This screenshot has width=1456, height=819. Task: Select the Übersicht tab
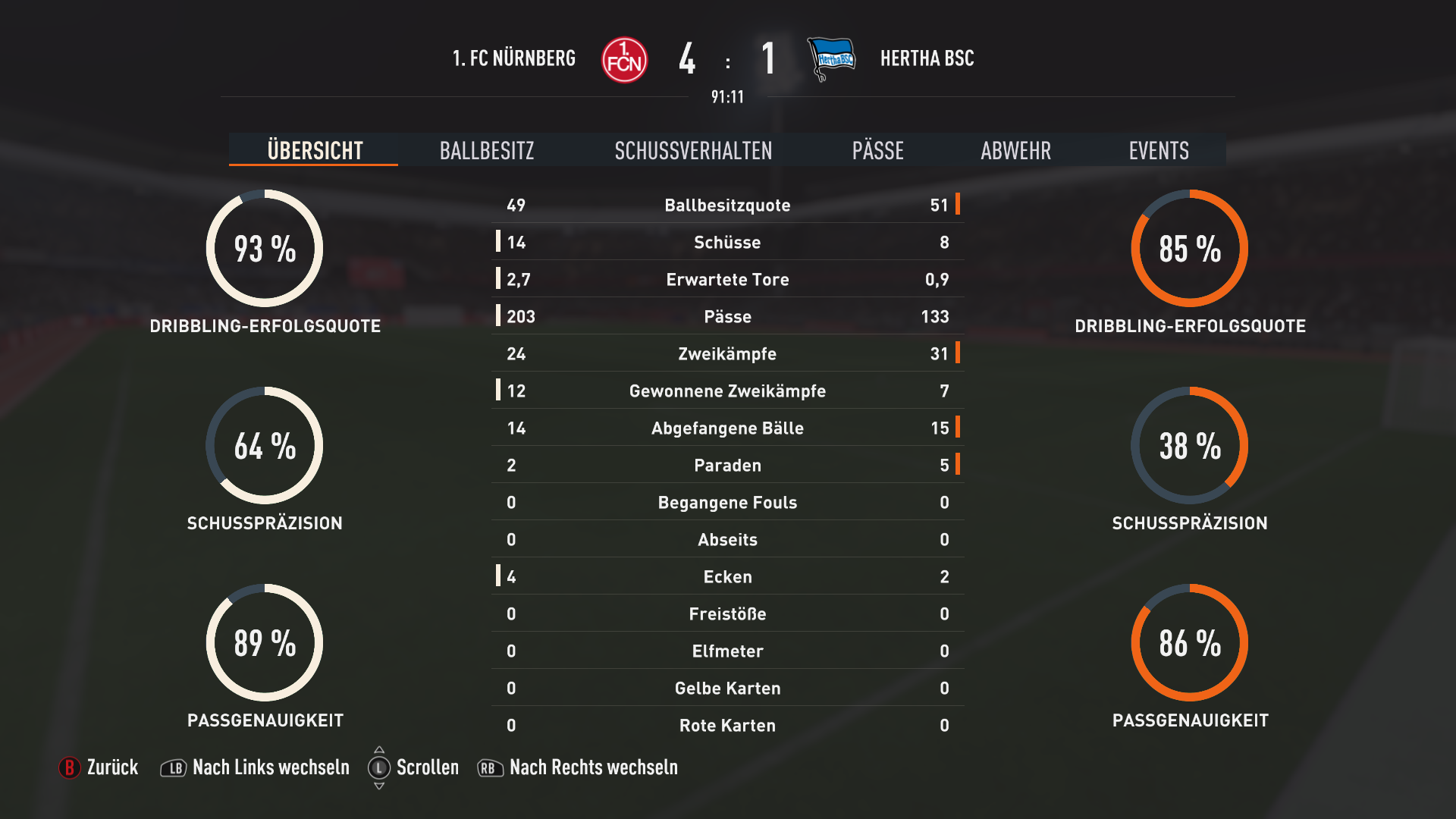click(x=315, y=150)
